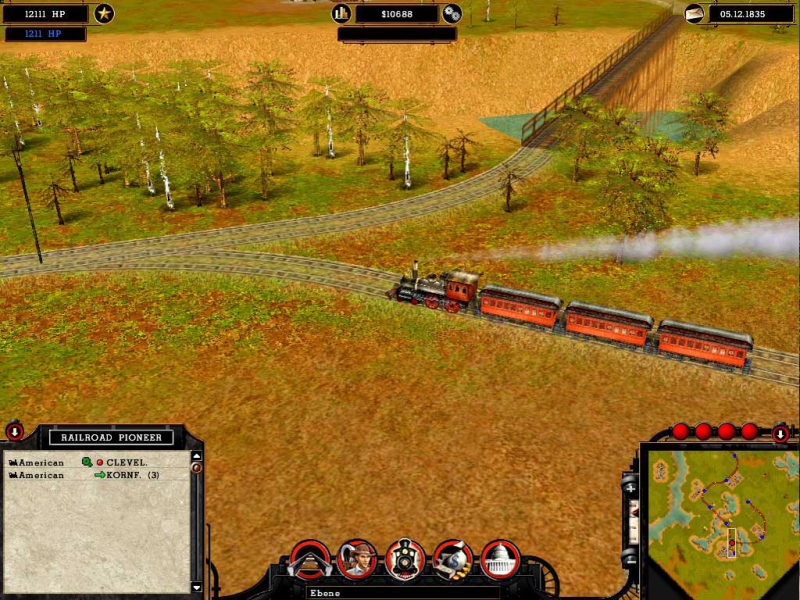Open the gears settings icon
This screenshot has width=800, height=600.
pos(452,14)
